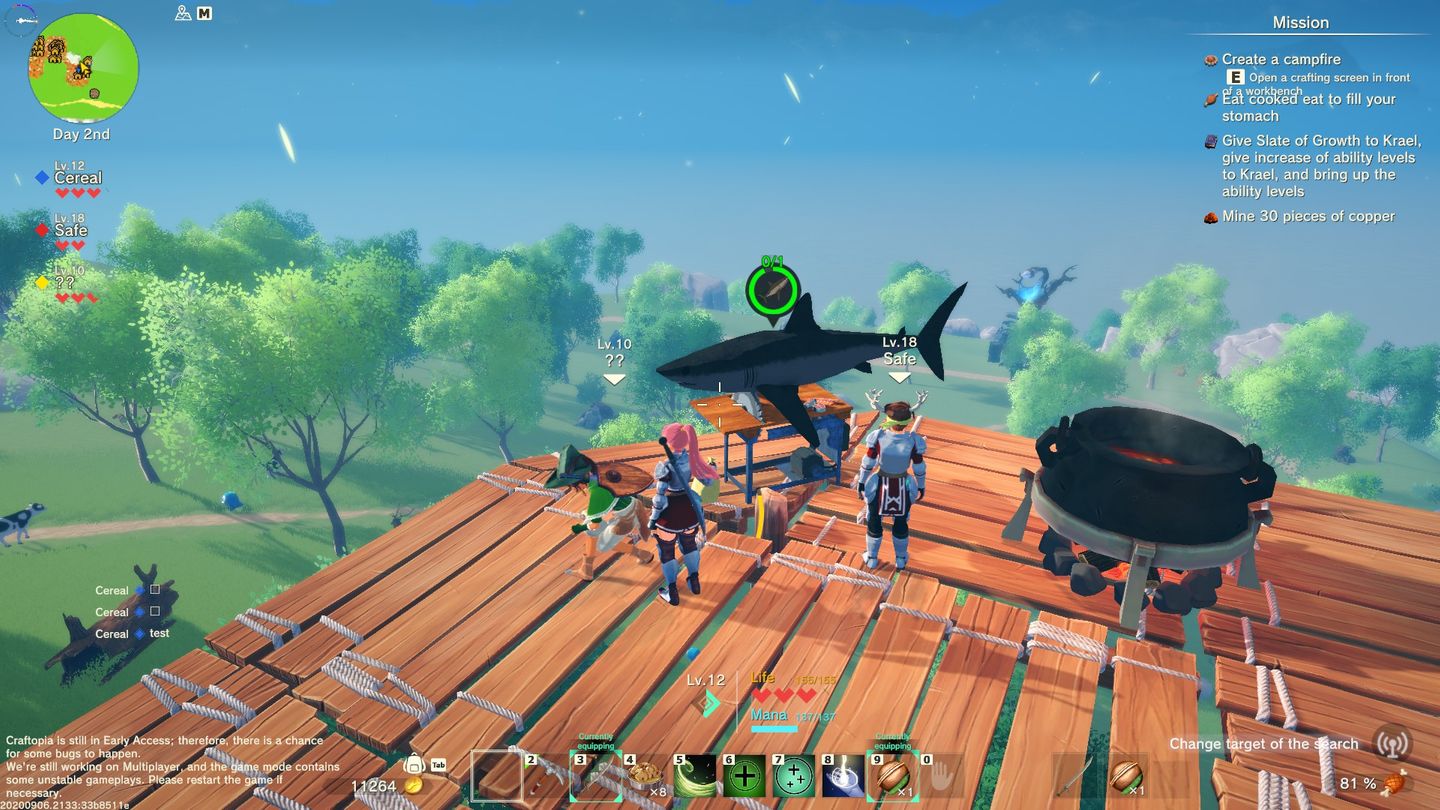1440x810 pixels.
Task: Select party member Cereal in the list
Action: tap(77, 178)
